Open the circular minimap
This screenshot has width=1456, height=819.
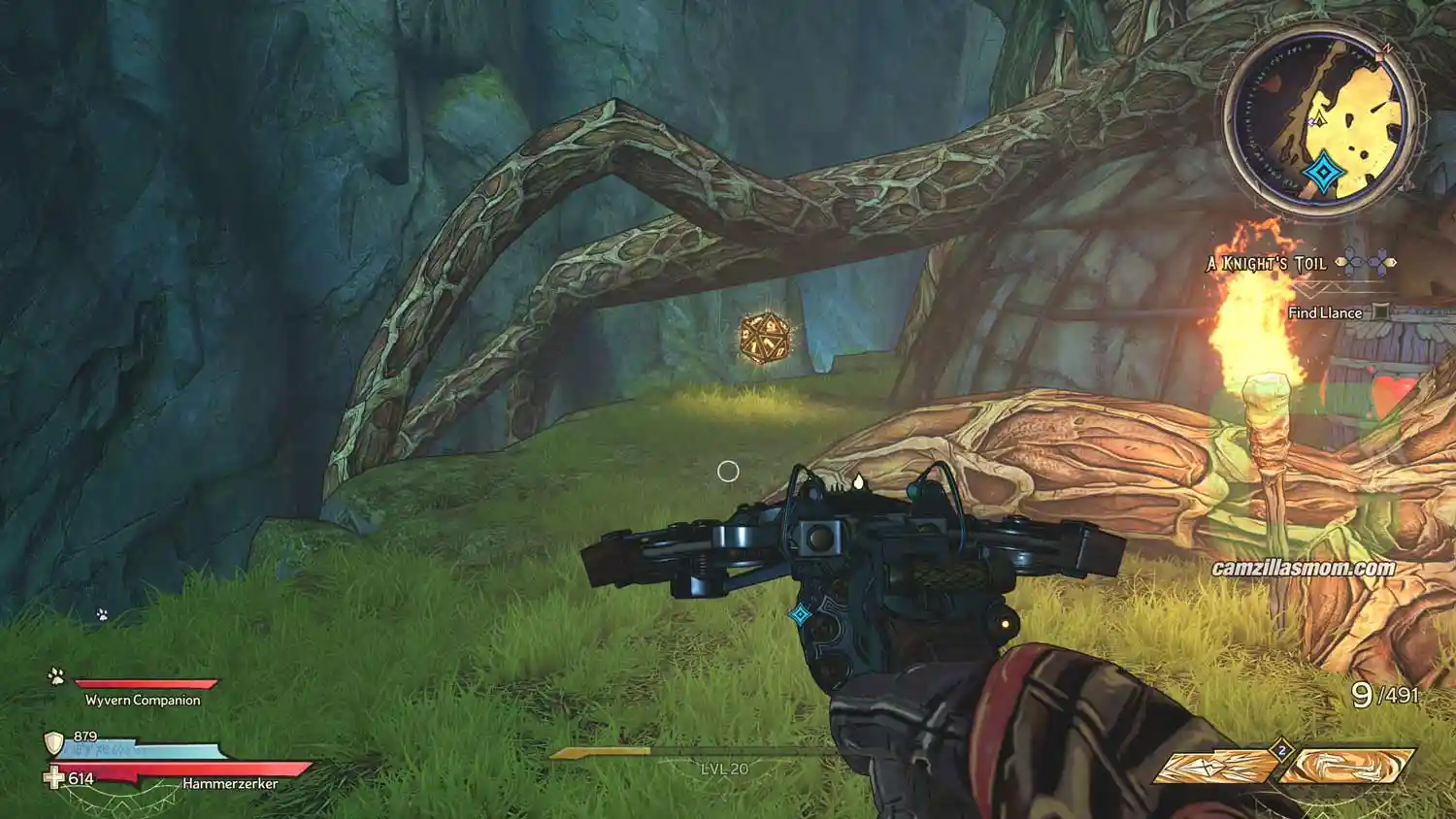coord(1321,122)
